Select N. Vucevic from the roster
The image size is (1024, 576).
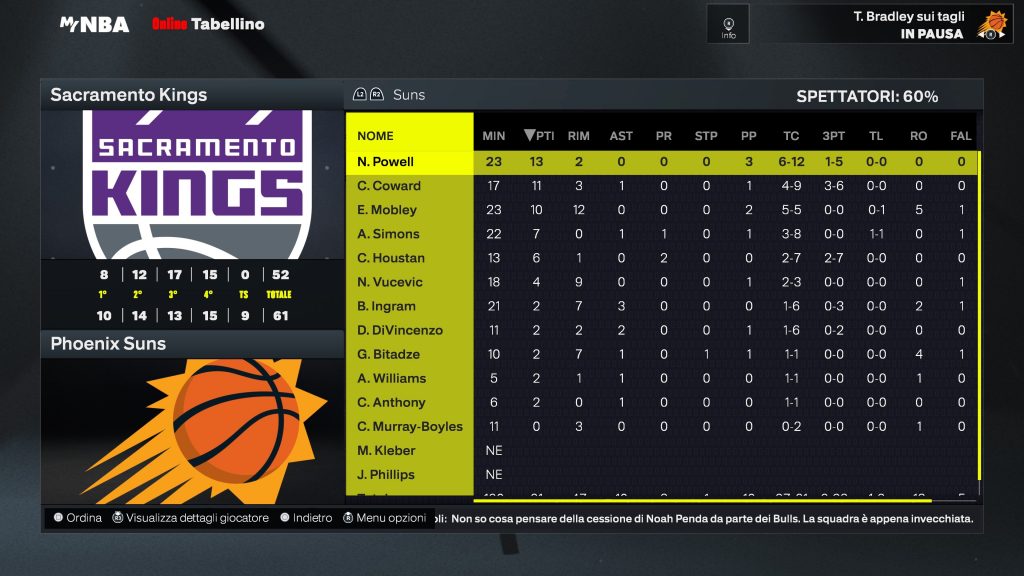point(390,282)
